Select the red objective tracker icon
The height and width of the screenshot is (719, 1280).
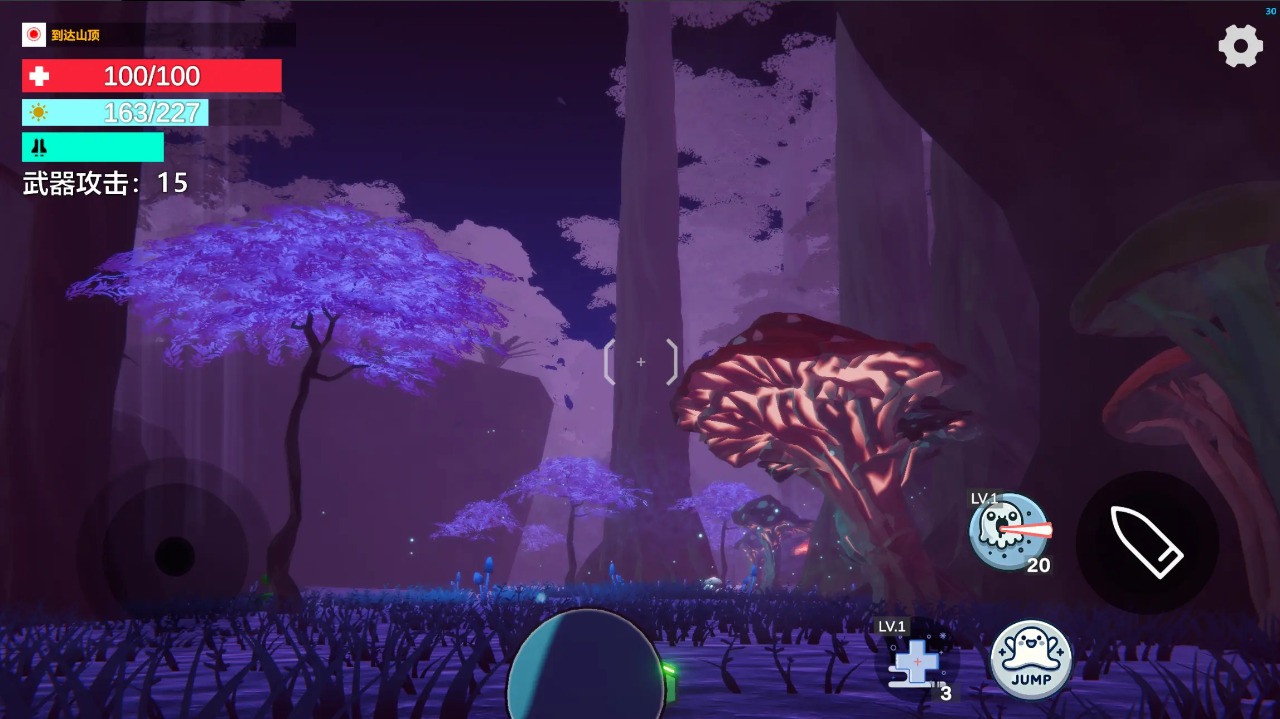[x=34, y=35]
